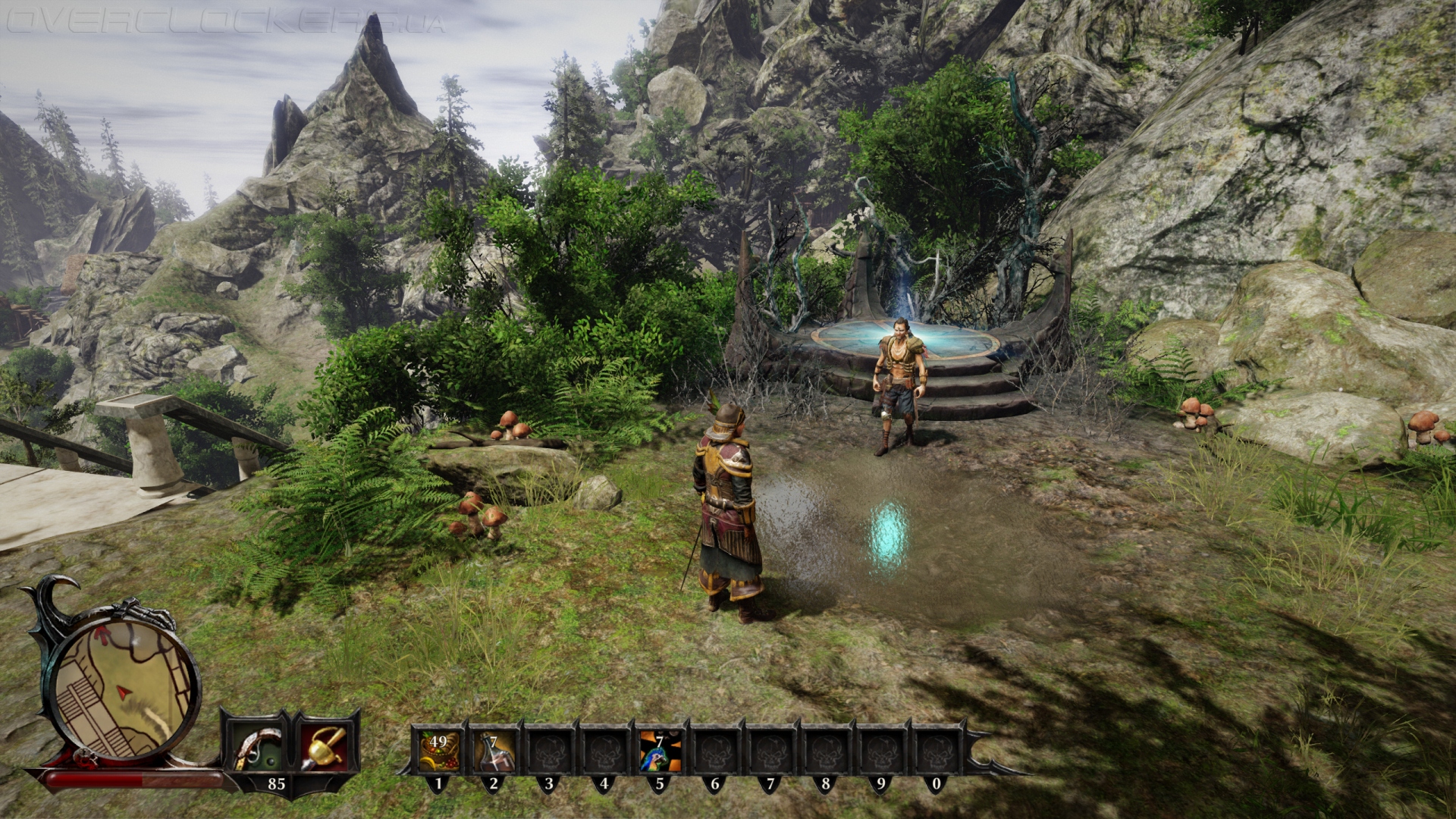The height and width of the screenshot is (819, 1456).
Task: Click the empty hotbar slot numbered 3
Action: [x=549, y=750]
